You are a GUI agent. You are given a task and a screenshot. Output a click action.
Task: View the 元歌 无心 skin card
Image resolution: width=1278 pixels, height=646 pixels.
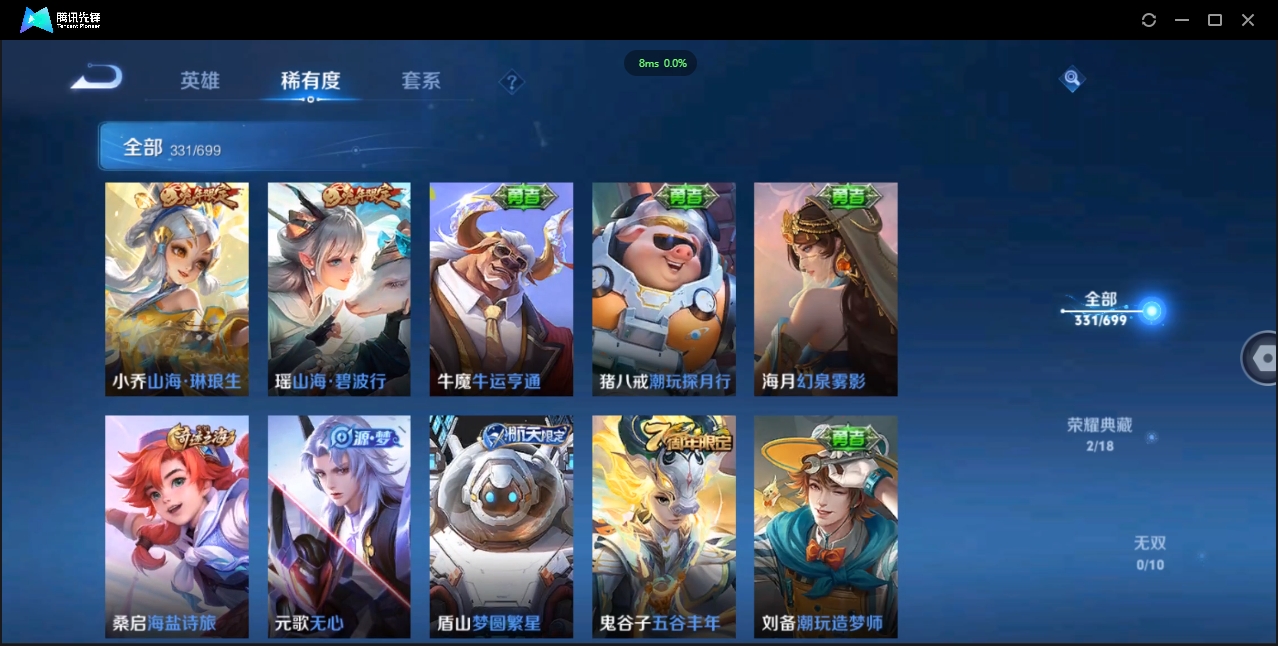coord(339,526)
